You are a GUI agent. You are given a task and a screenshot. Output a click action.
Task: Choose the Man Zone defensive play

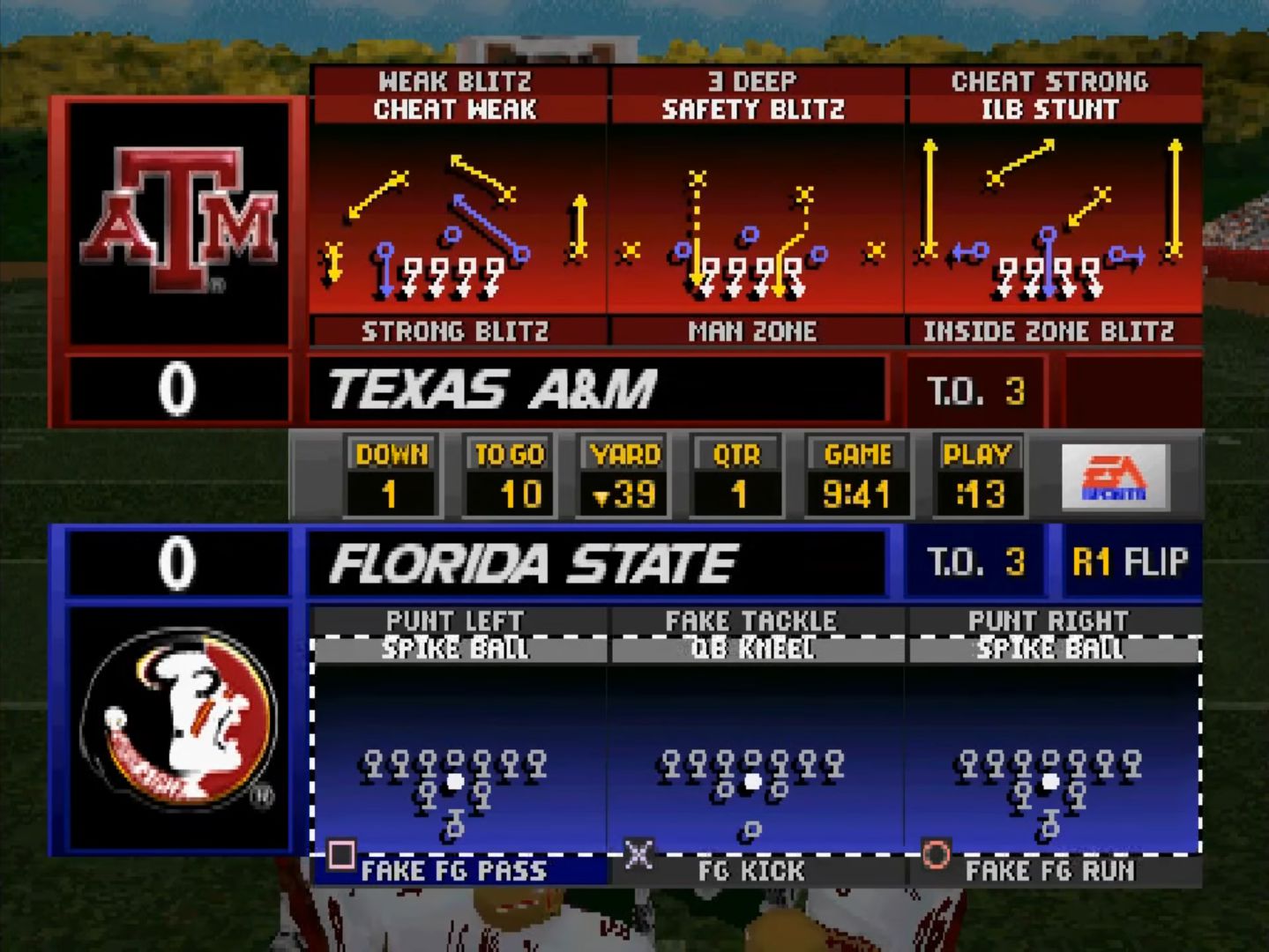pyautogui.click(x=752, y=331)
